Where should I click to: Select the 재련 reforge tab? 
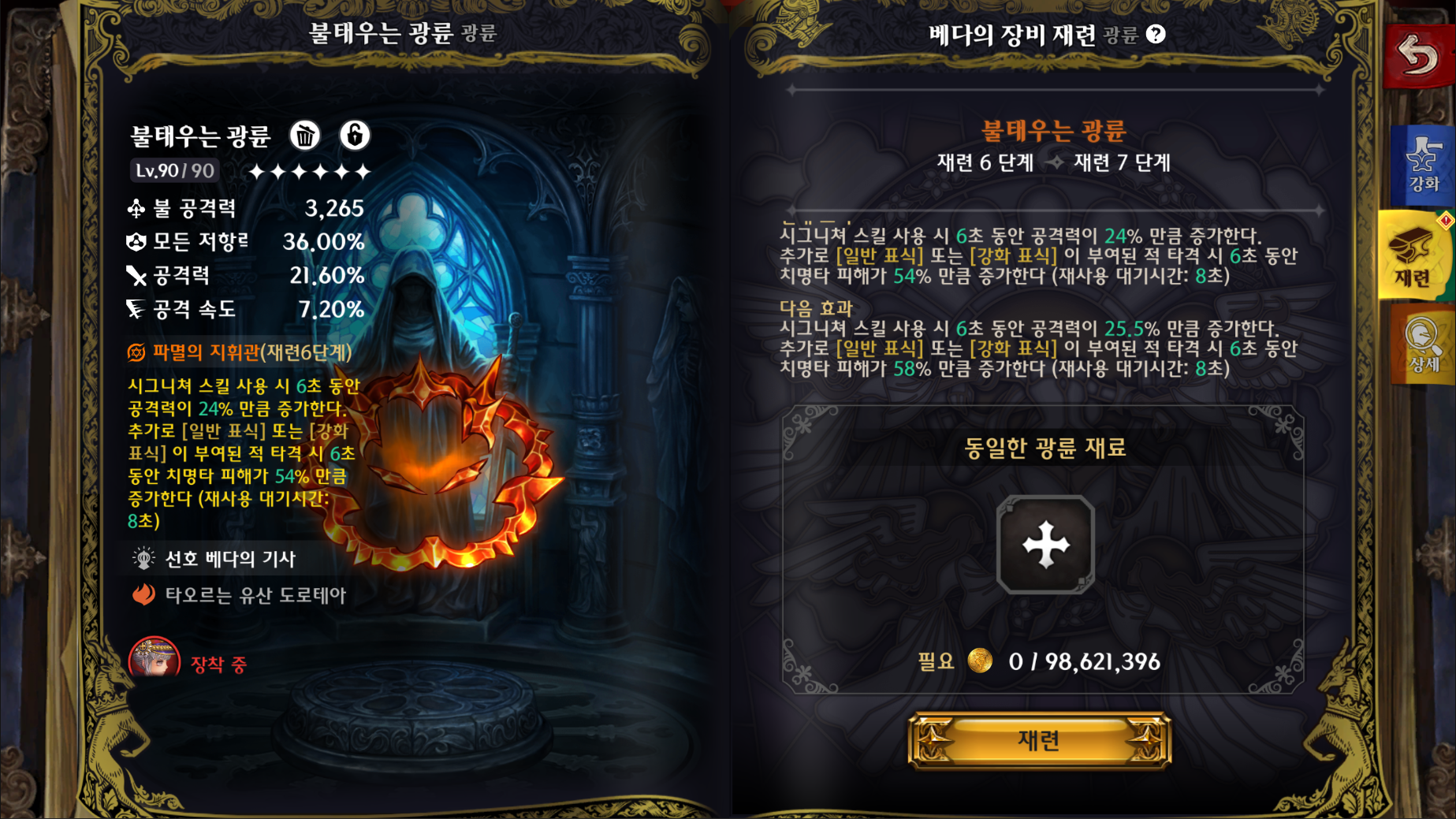click(x=1414, y=255)
